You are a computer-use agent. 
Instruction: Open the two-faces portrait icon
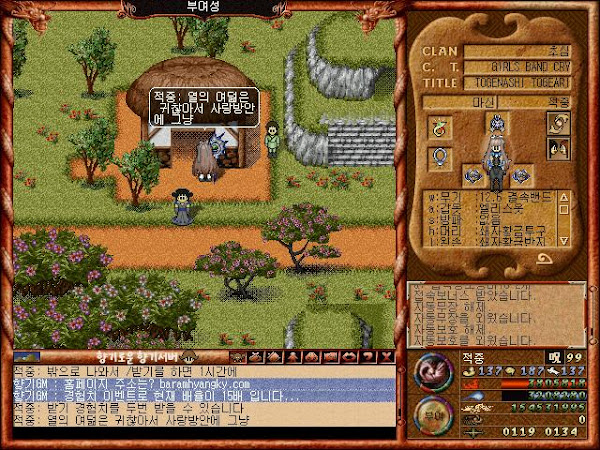[x=557, y=150]
